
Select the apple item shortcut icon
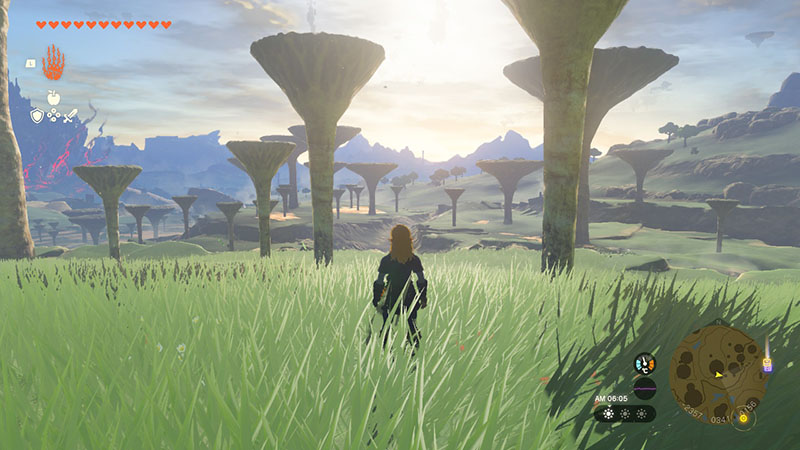[53, 98]
